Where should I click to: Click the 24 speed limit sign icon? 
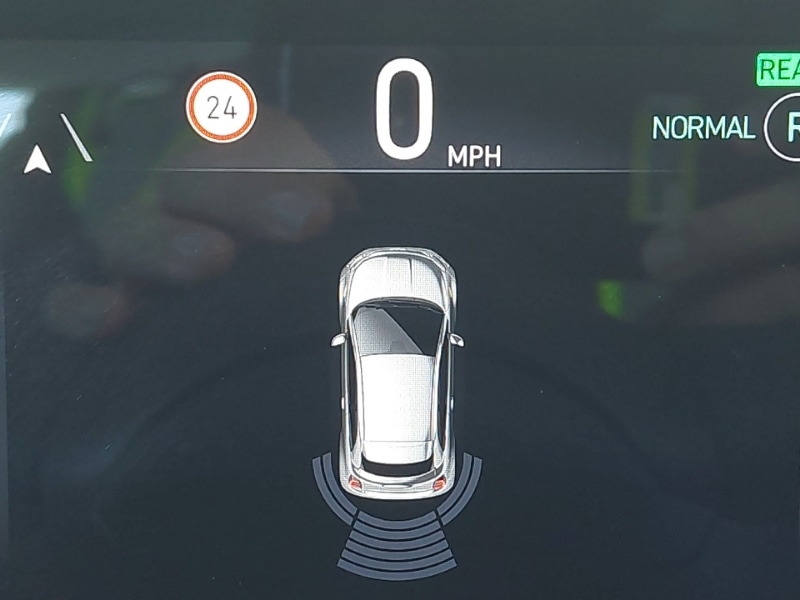tap(221, 108)
